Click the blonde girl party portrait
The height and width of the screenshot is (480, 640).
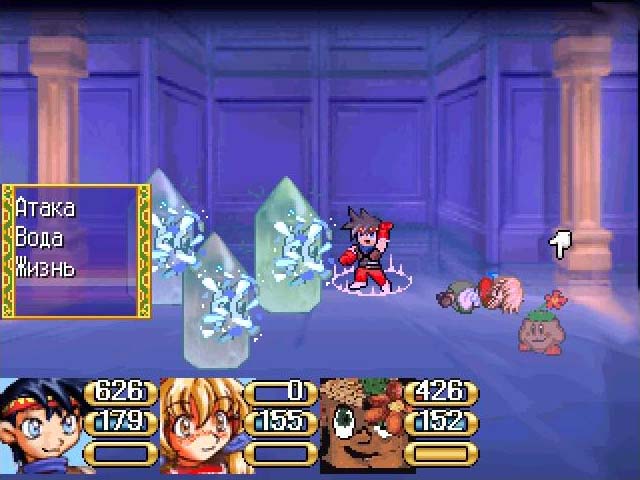[200, 426]
